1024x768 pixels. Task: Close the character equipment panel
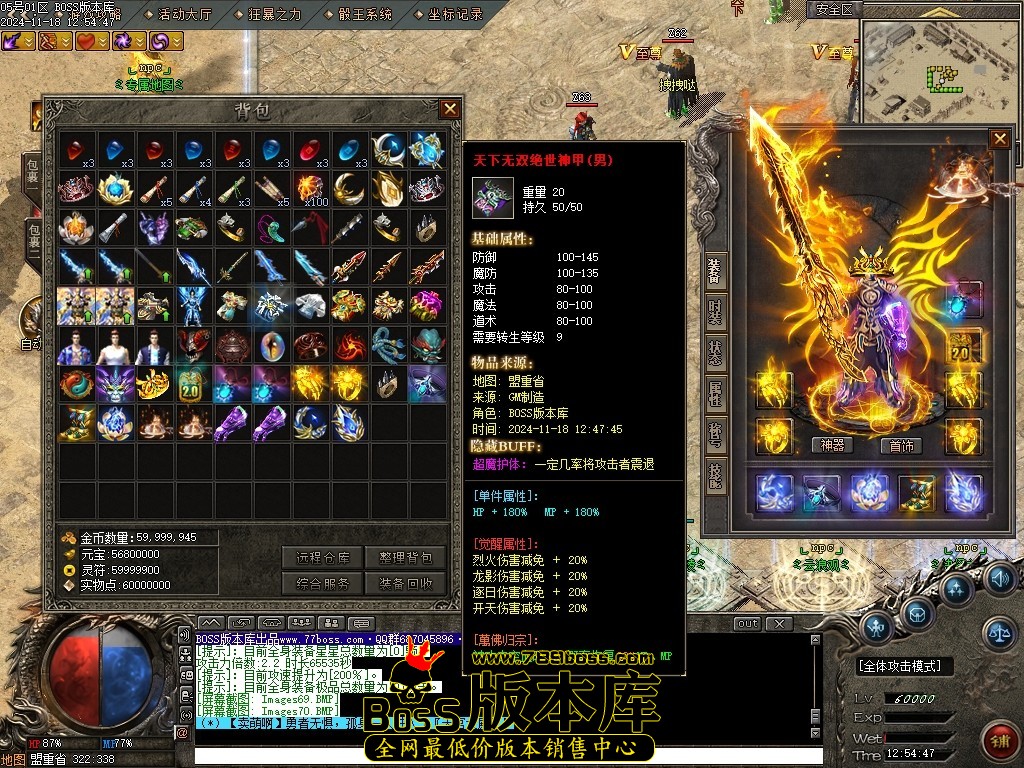(x=999, y=139)
